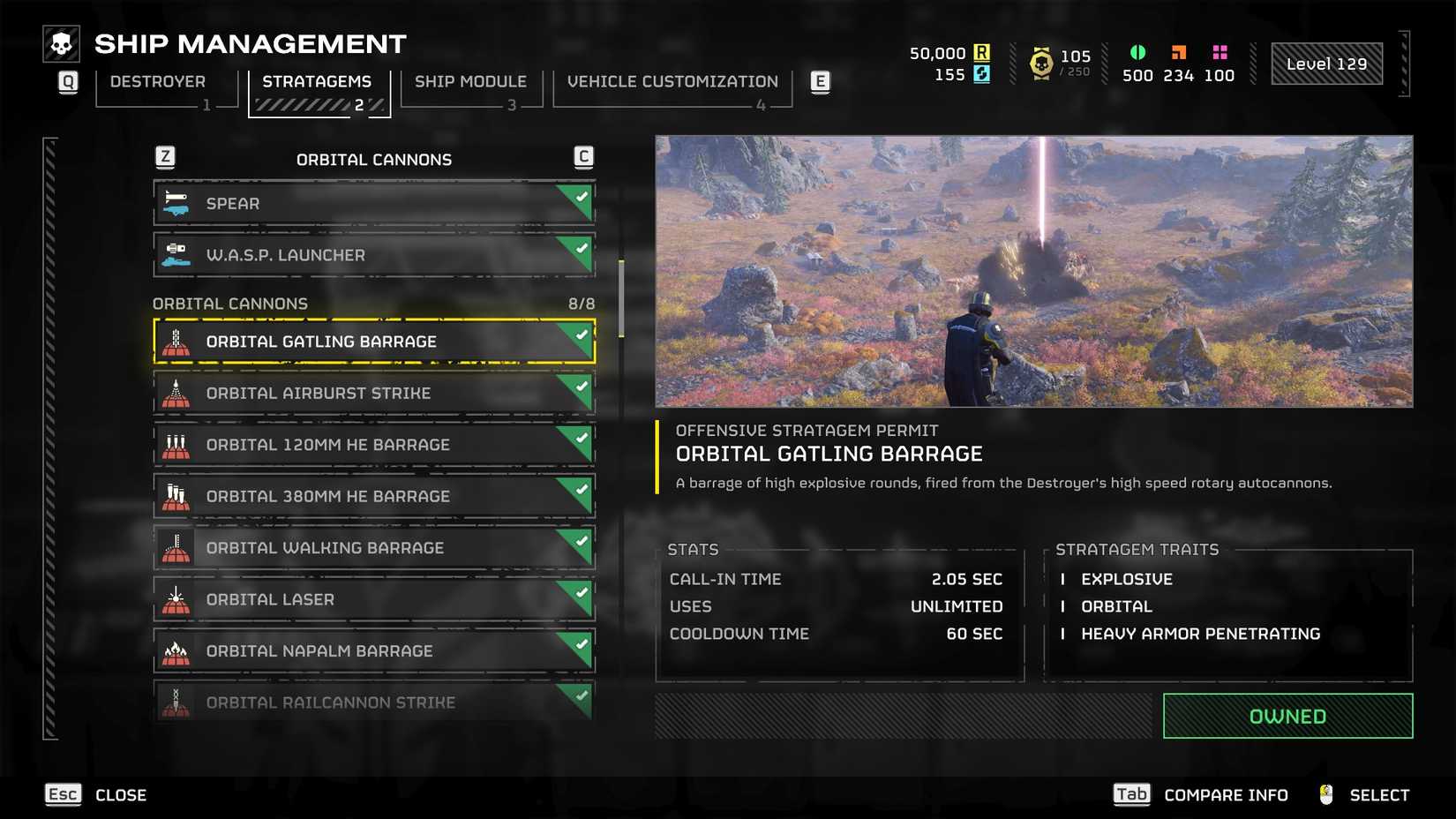
Task: Switch to previous category with Z arrow
Action: pyautogui.click(x=164, y=155)
